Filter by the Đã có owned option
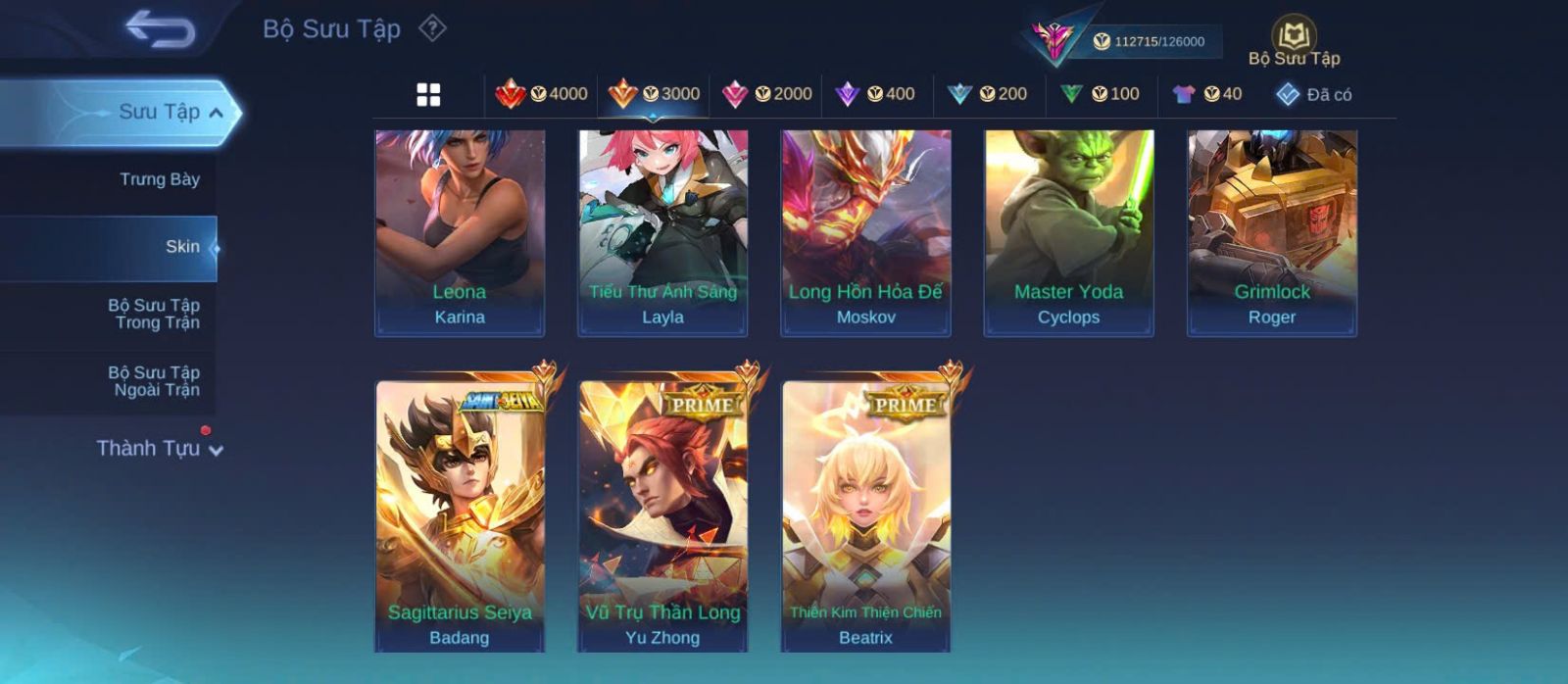1568x684 pixels. click(x=1314, y=95)
